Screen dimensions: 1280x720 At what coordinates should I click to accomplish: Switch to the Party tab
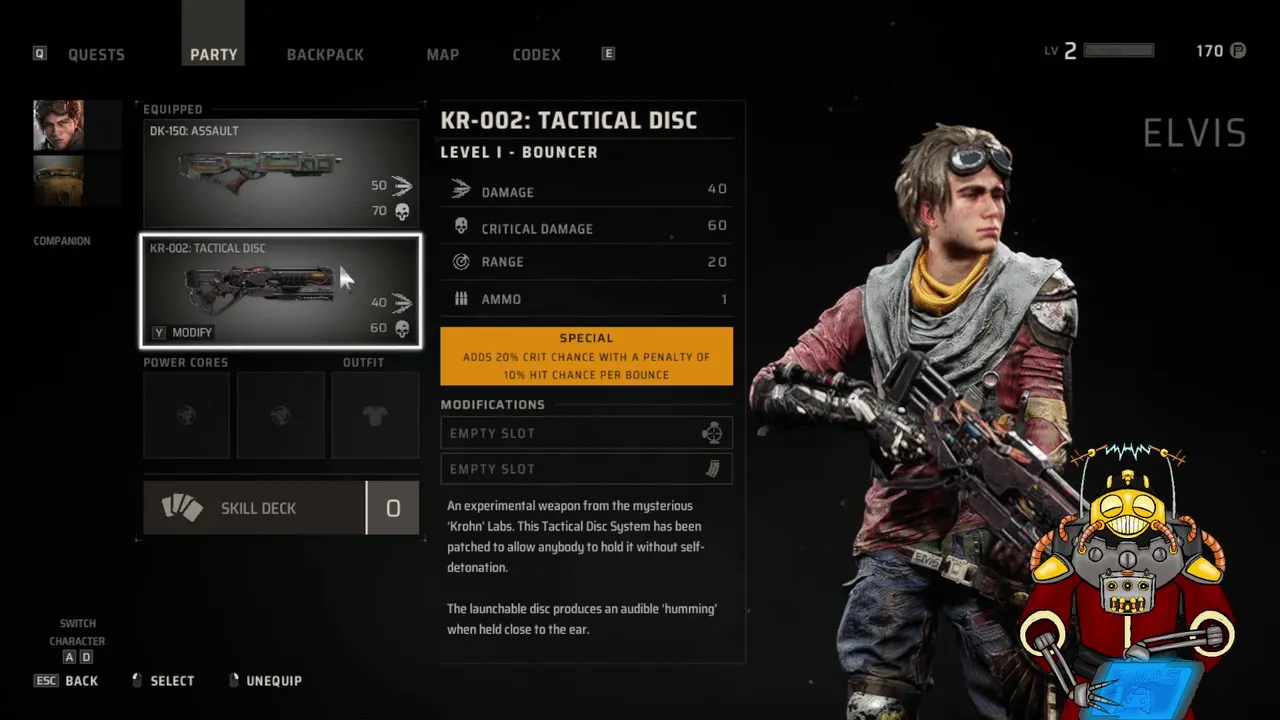click(x=214, y=54)
